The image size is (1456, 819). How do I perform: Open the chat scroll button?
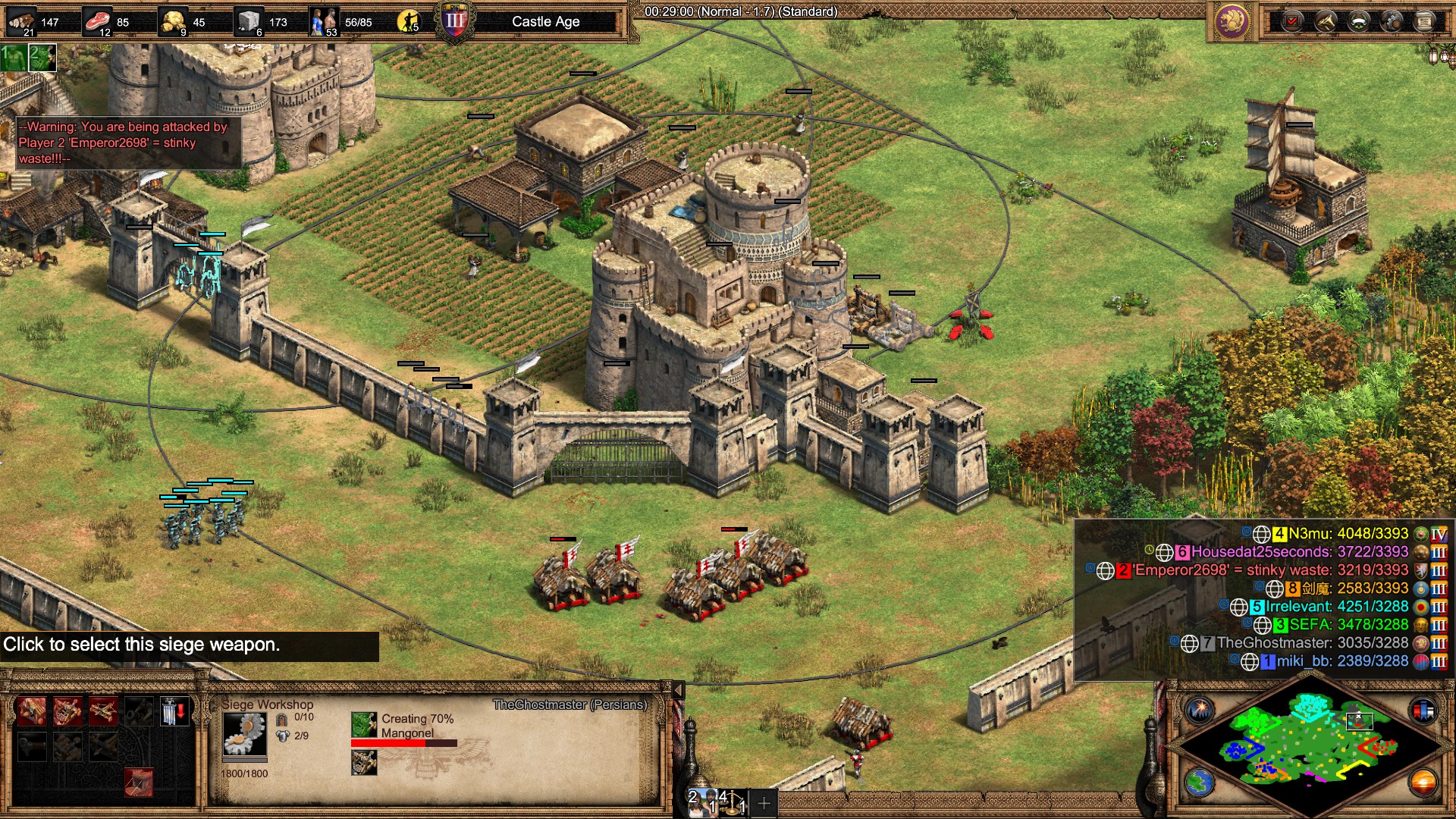[1425, 21]
